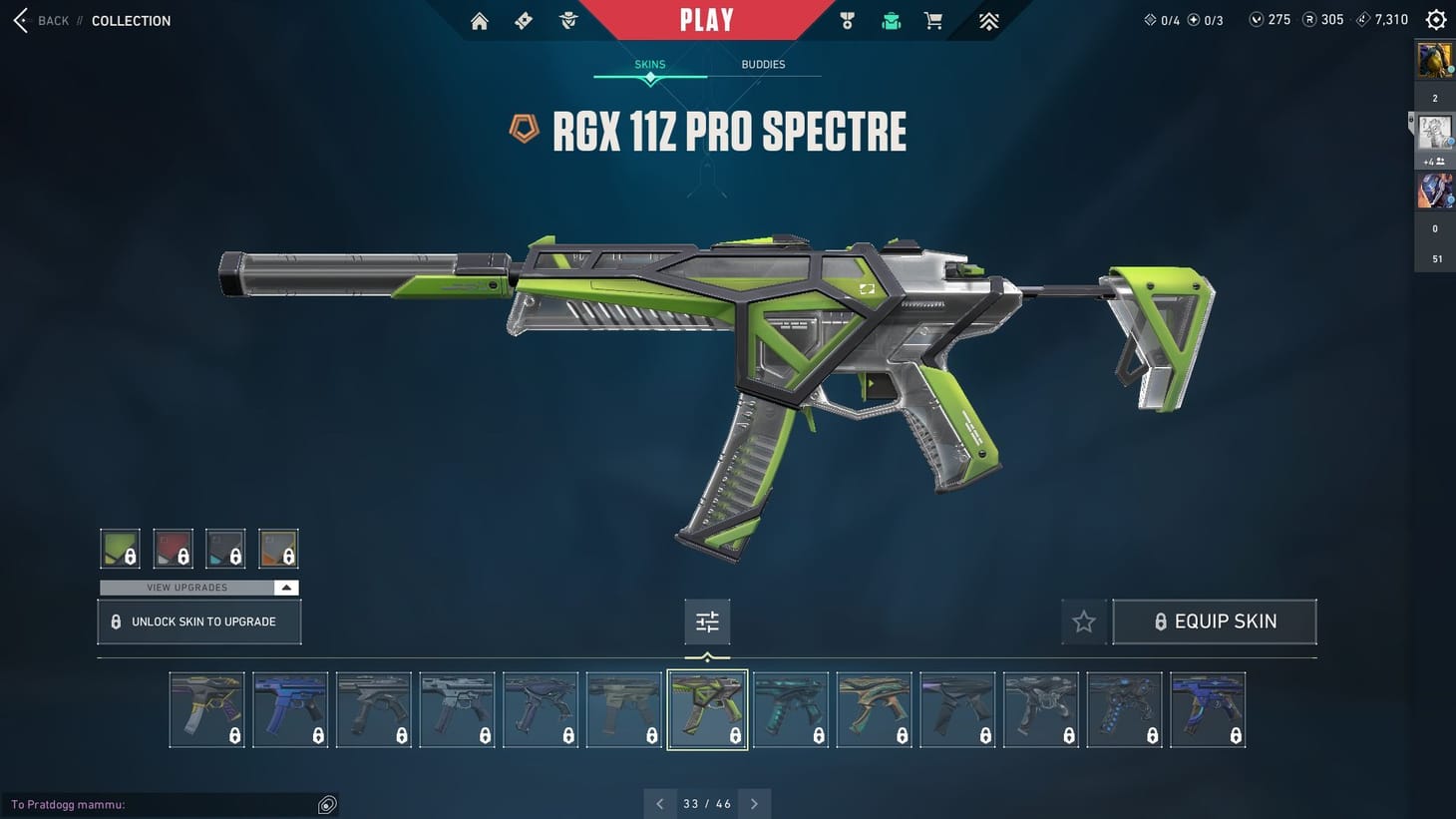Click the next page arrow in skin pagination
Screen dimensions: 1456x819
pyautogui.click(x=755, y=803)
